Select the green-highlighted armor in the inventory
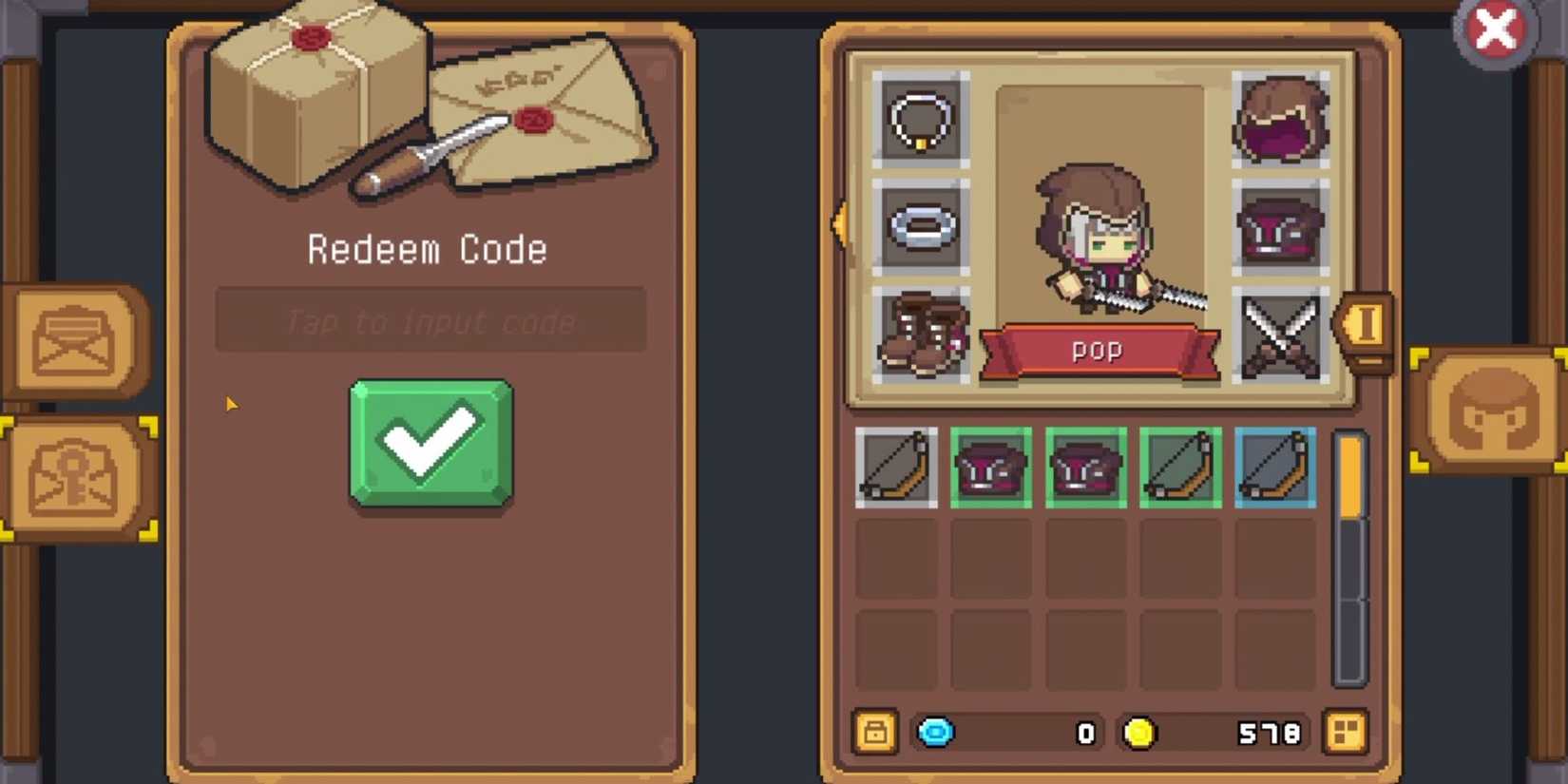The image size is (1568, 784). click(991, 468)
